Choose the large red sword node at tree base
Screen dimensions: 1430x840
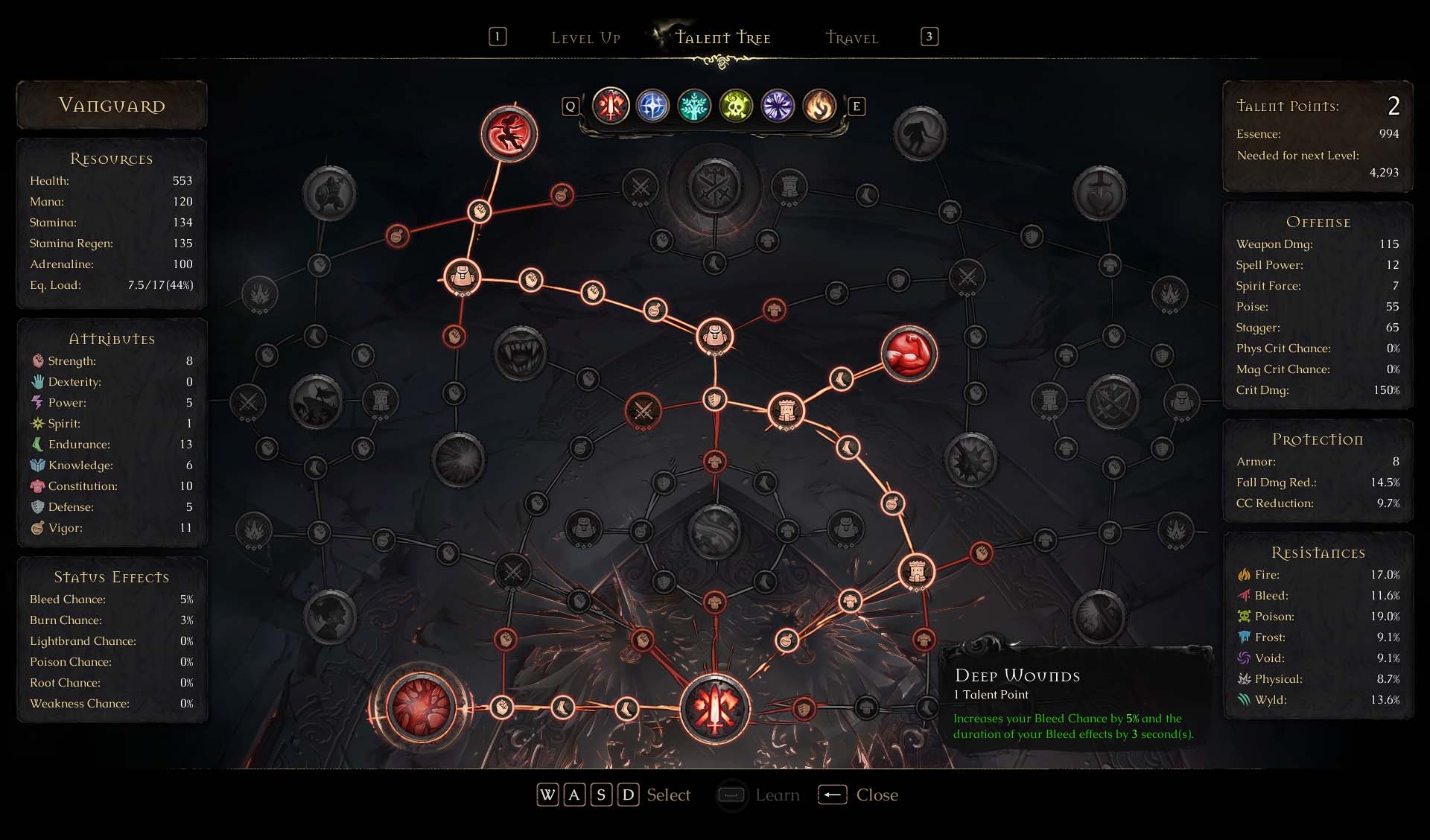point(715,708)
